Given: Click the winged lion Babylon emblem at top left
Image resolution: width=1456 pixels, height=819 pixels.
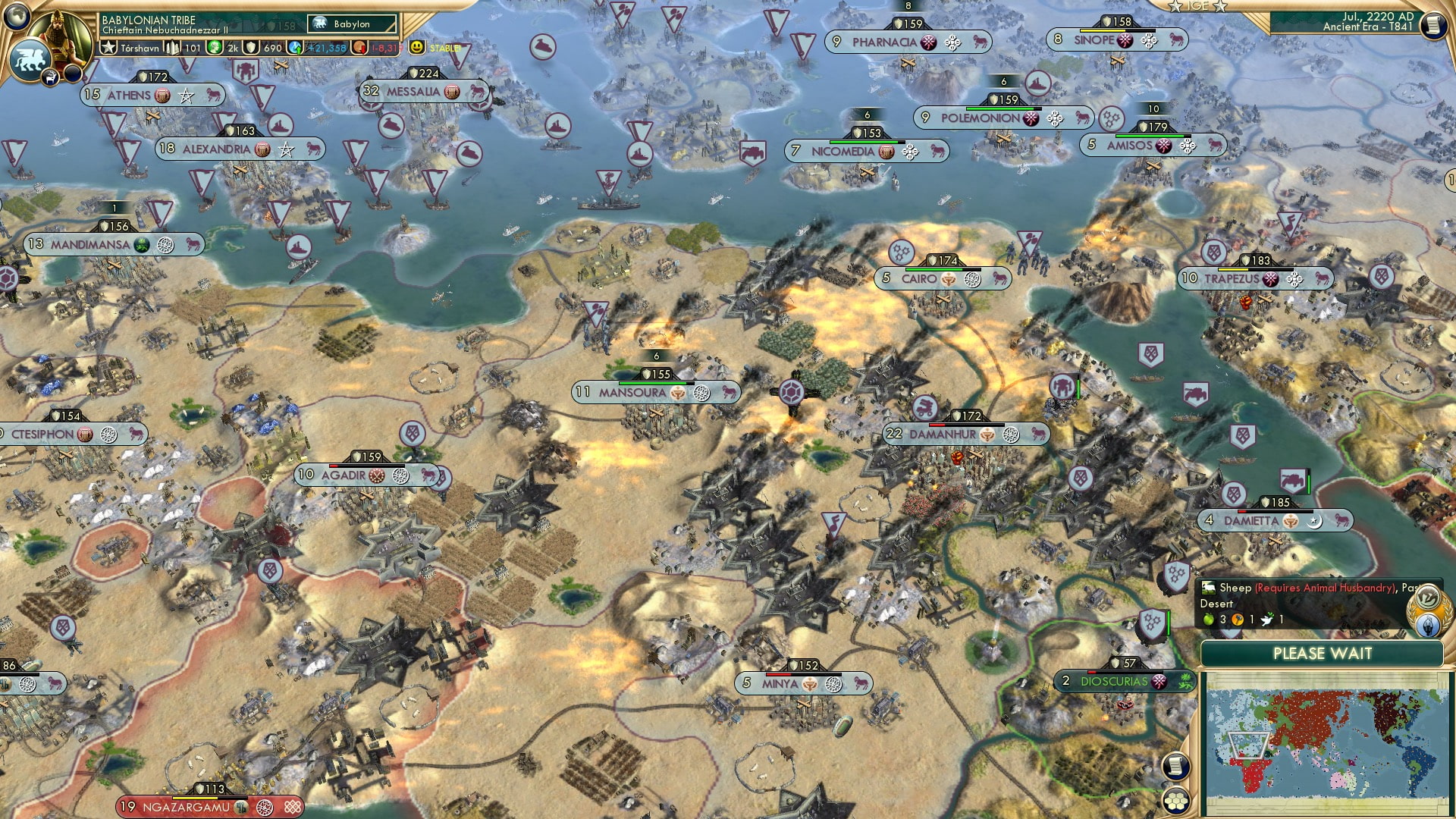Looking at the screenshot, I should tap(29, 57).
